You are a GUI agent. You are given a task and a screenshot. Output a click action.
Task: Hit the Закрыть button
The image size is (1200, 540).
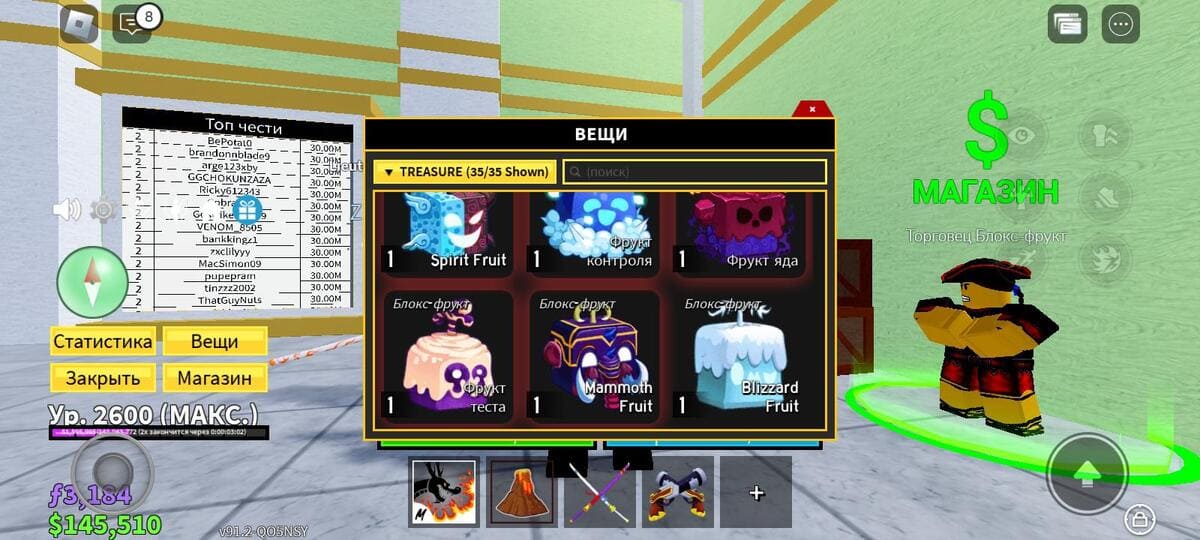pos(103,378)
